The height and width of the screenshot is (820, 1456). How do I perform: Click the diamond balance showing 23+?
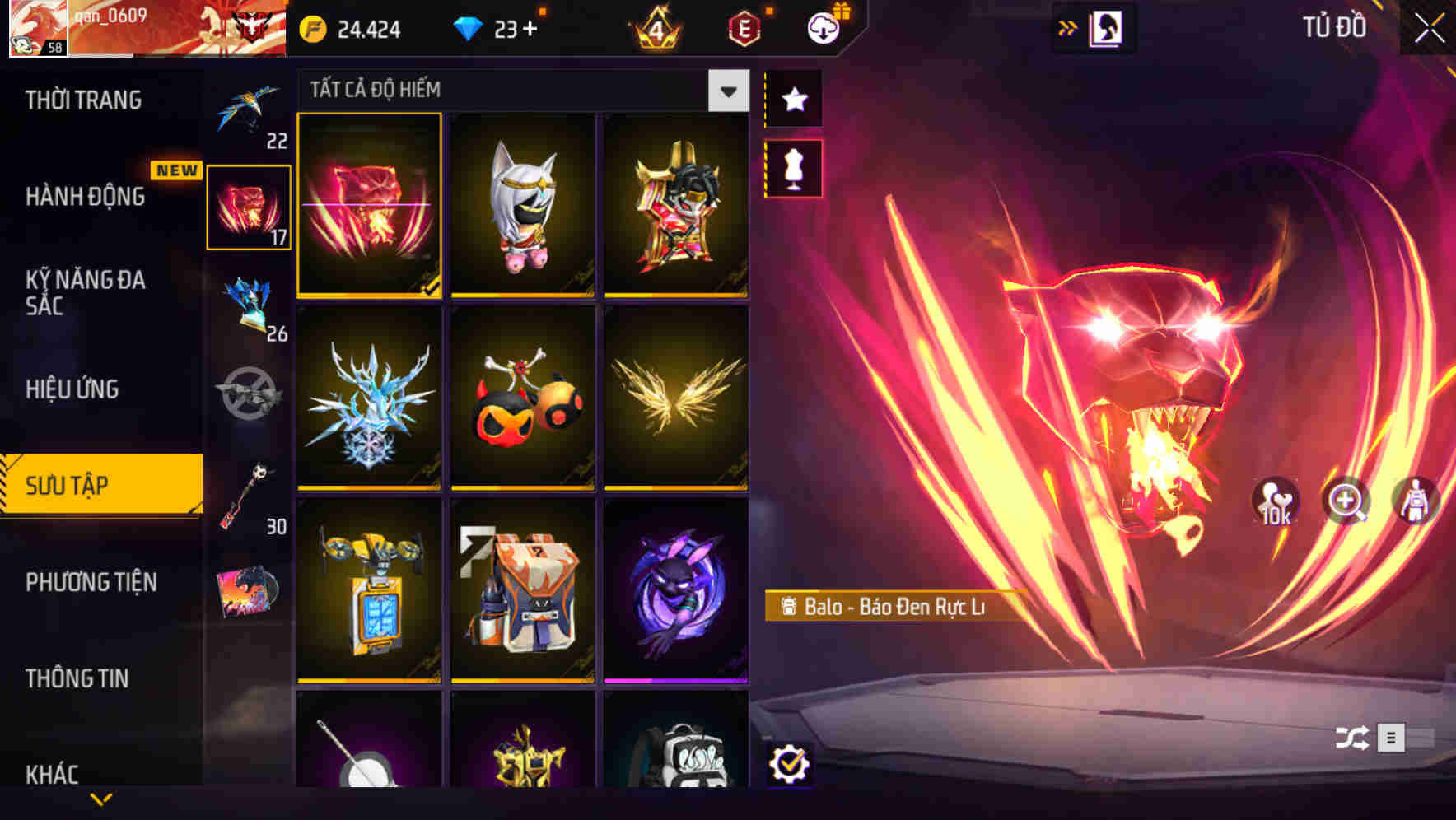(497, 28)
